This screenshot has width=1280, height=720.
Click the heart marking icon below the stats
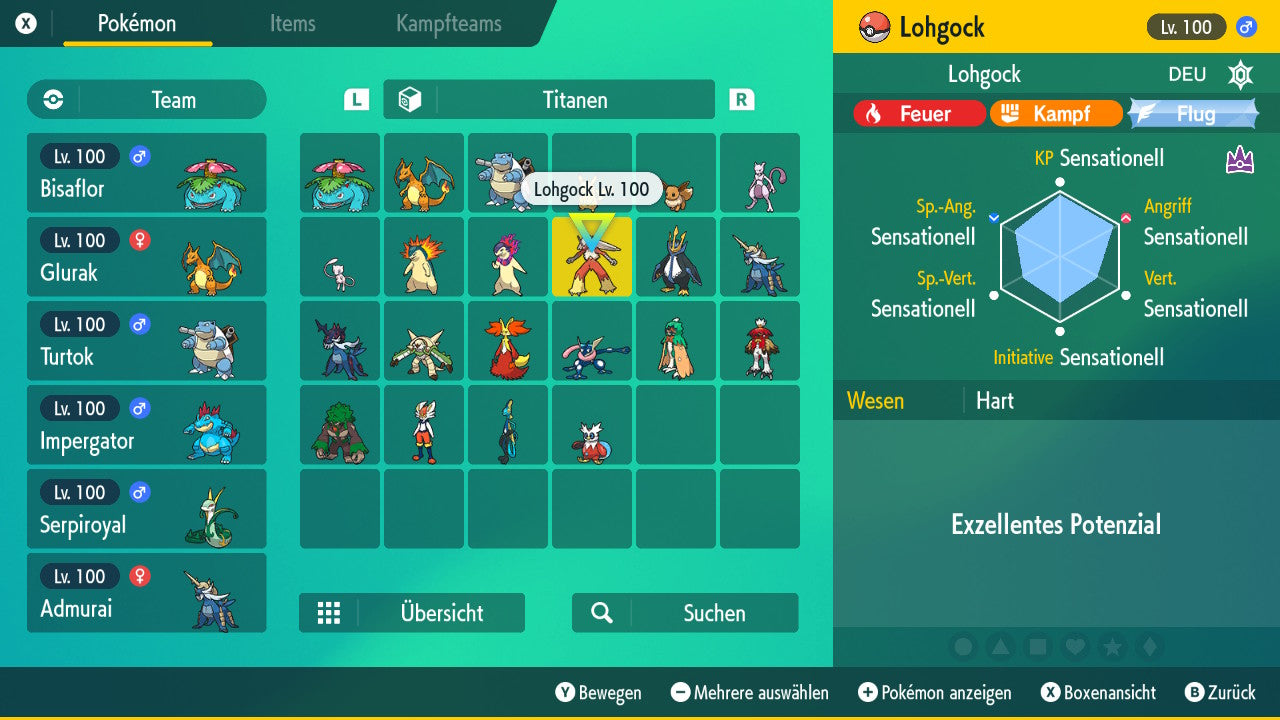pyautogui.click(x=1077, y=647)
